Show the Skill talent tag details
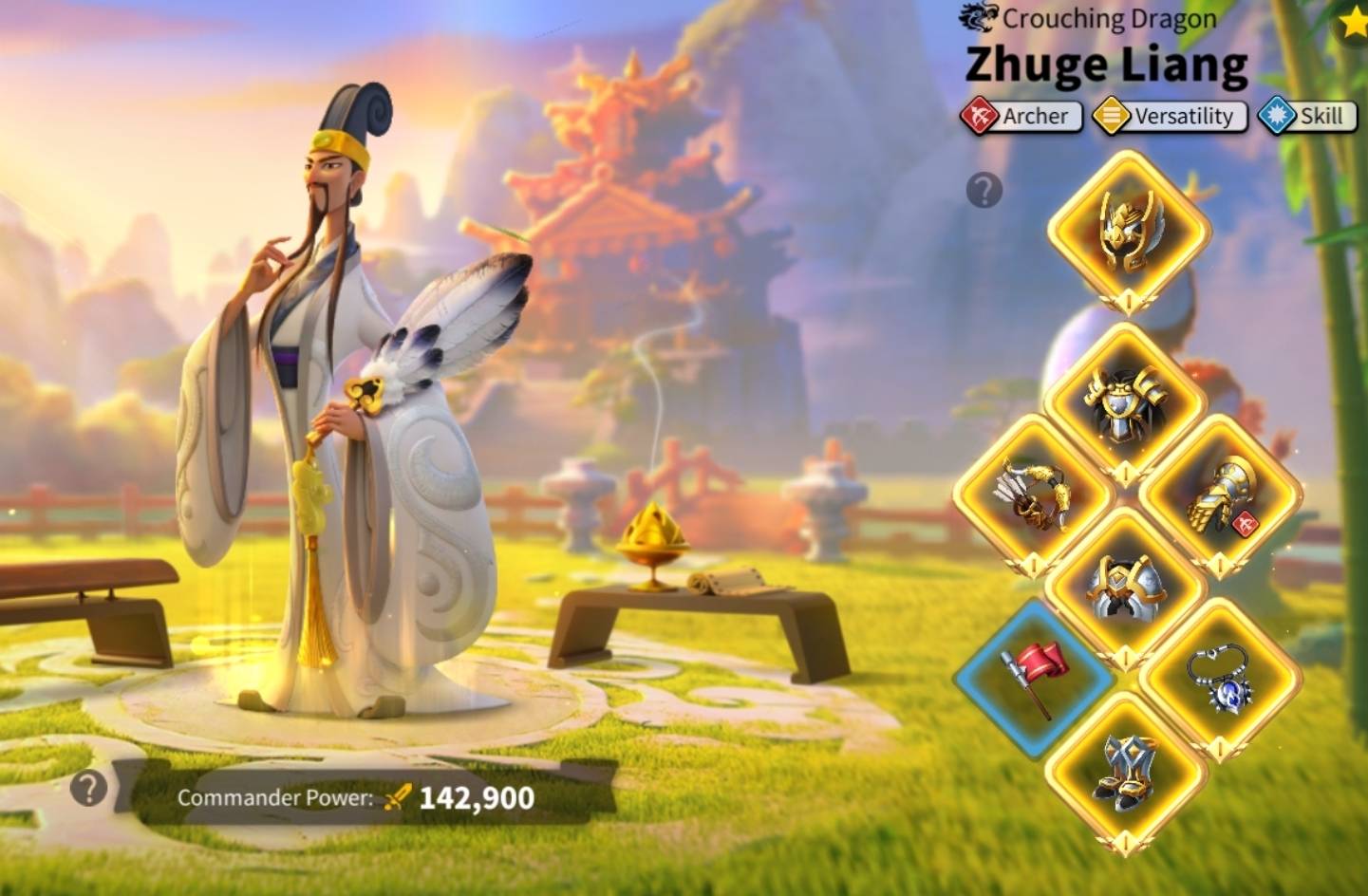Image resolution: width=1368 pixels, height=896 pixels. (1307, 116)
